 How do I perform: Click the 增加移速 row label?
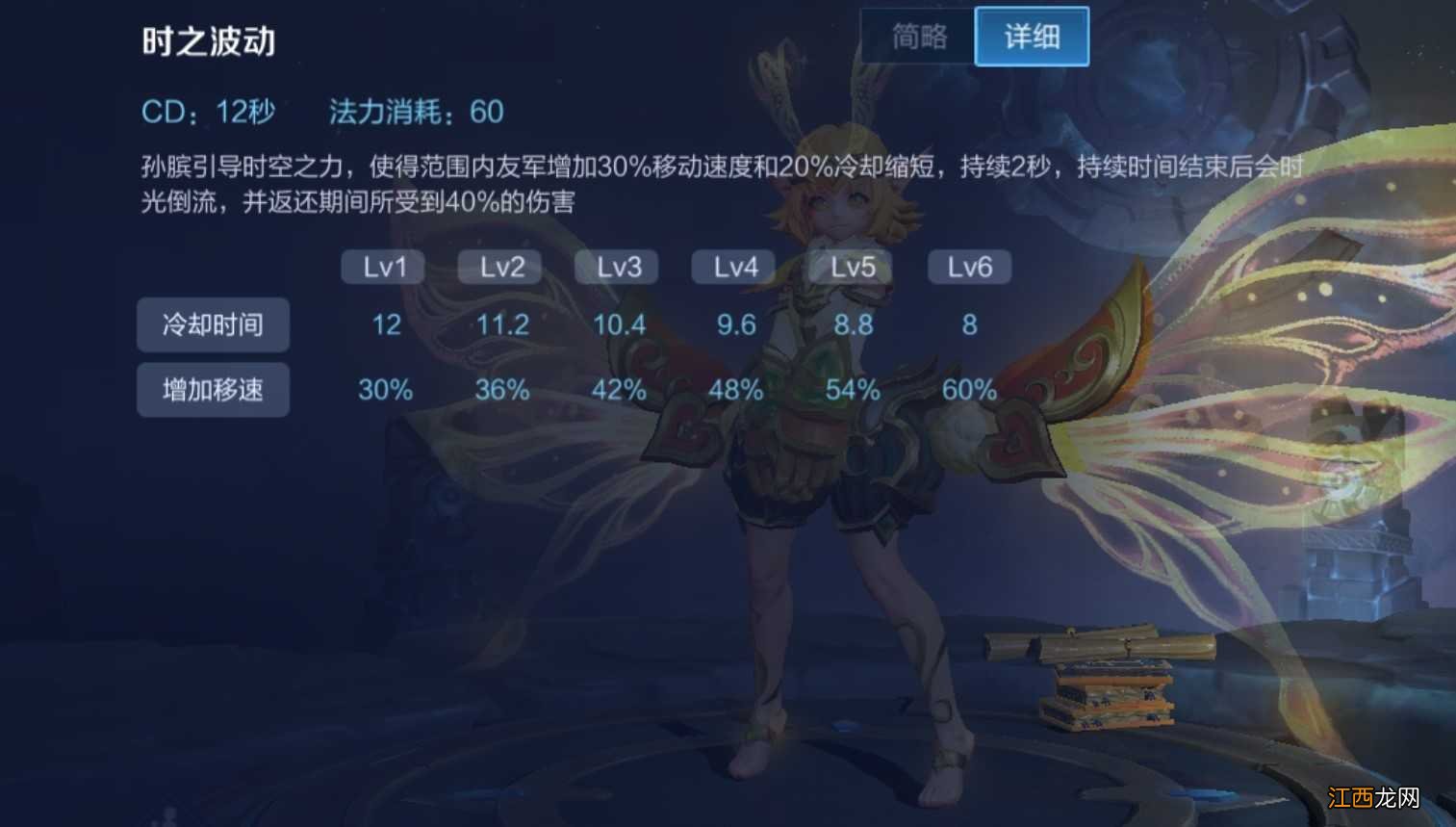coord(213,390)
